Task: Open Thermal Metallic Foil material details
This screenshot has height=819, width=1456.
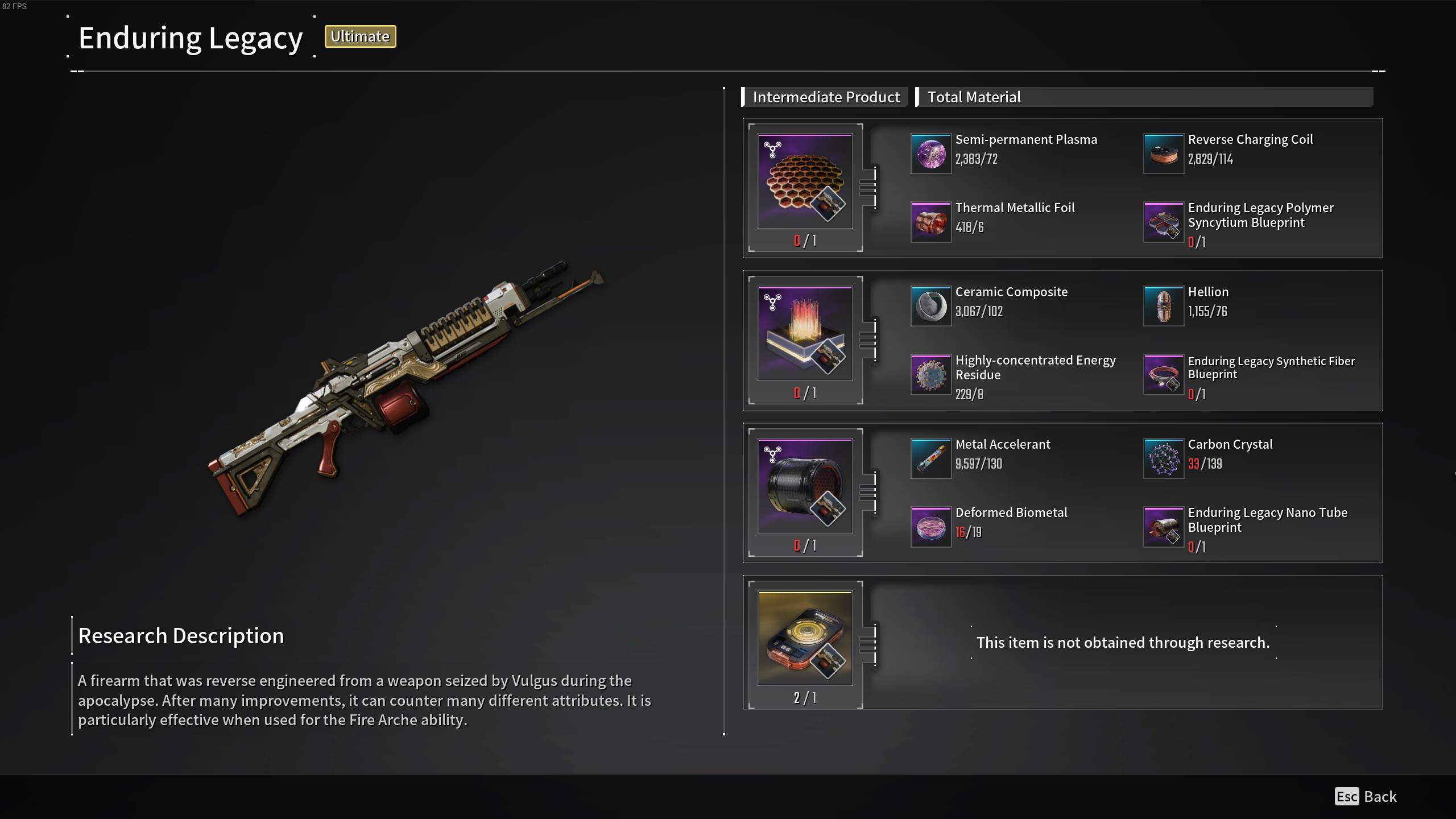Action: click(931, 222)
